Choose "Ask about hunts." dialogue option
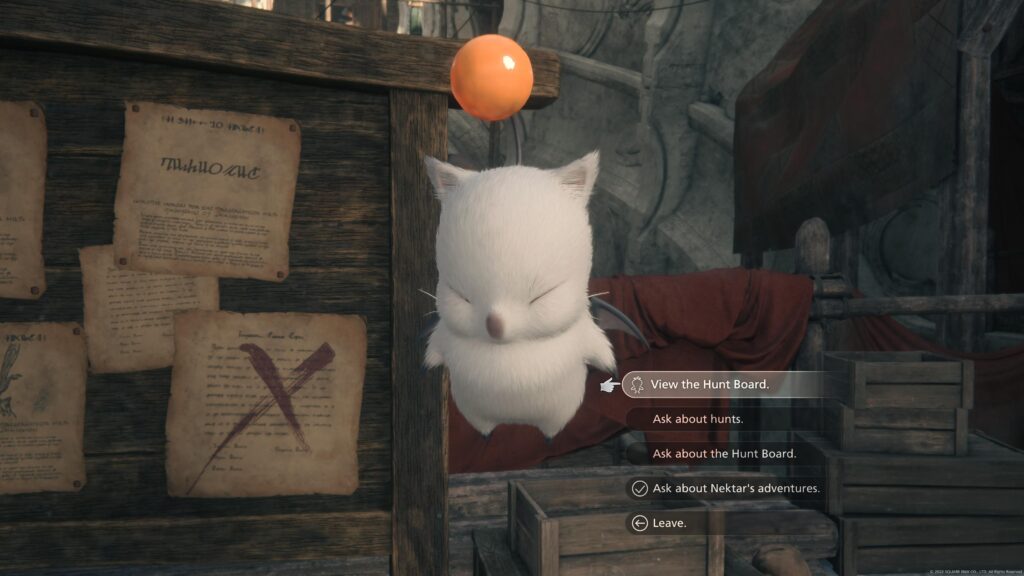 tap(697, 419)
